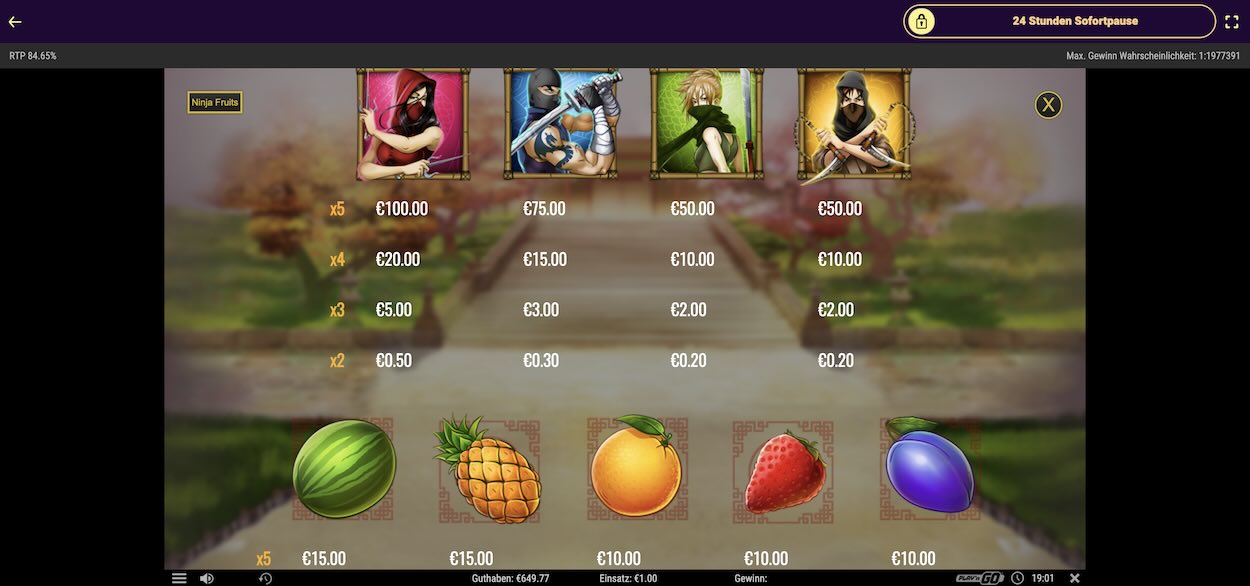Close the paytable with the X button
1250x586 pixels.
[1048, 104]
